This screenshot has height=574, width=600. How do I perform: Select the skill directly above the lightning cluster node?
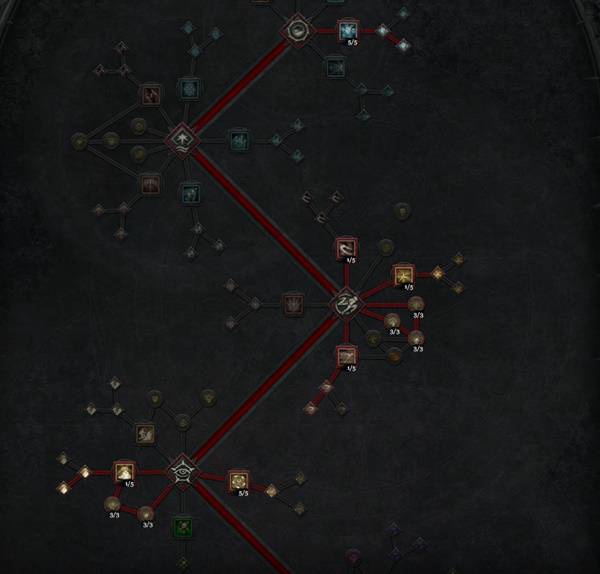pos(346,247)
